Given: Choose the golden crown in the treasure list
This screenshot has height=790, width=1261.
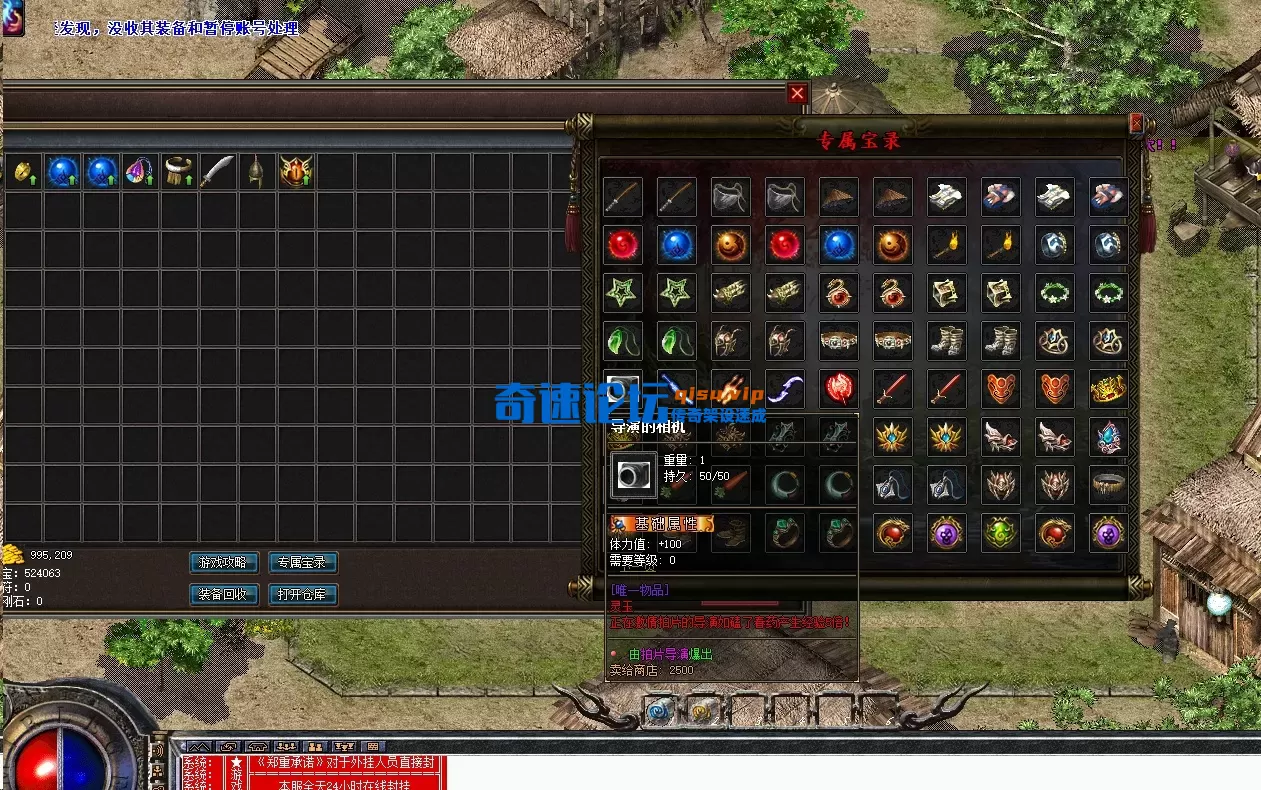Looking at the screenshot, I should 1108,388.
